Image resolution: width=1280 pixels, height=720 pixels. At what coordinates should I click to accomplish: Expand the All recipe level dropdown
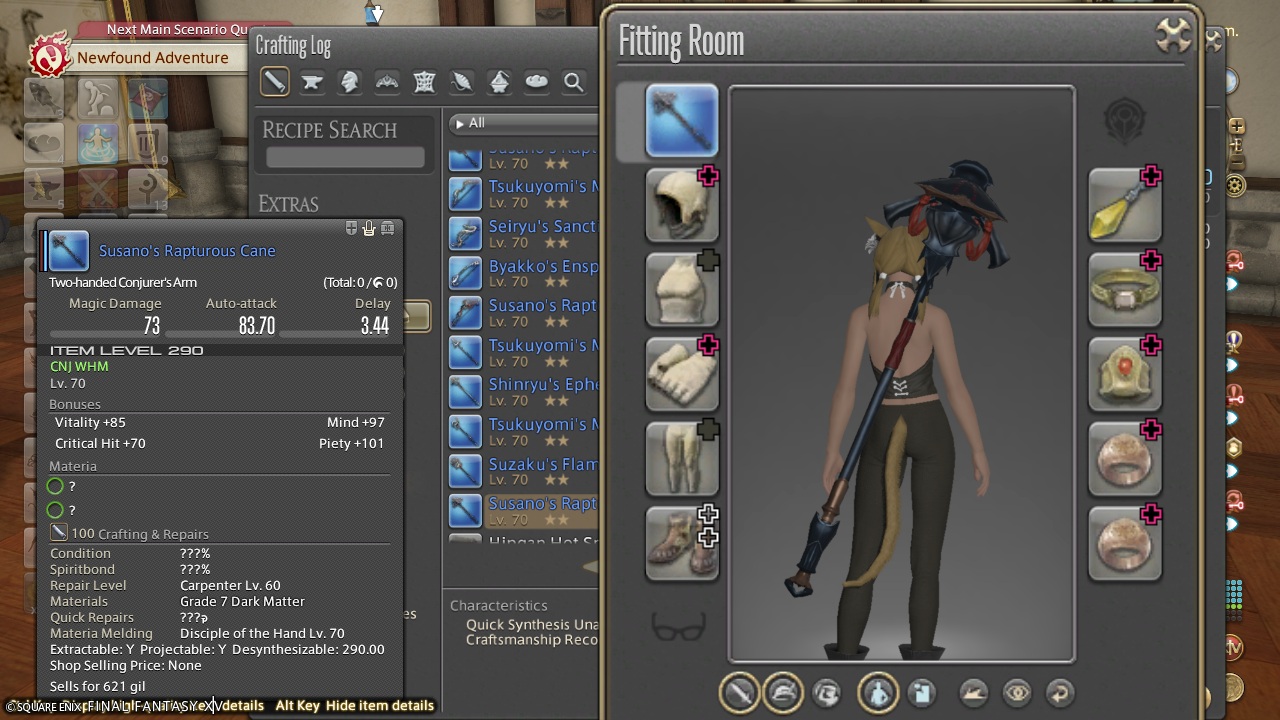point(522,123)
